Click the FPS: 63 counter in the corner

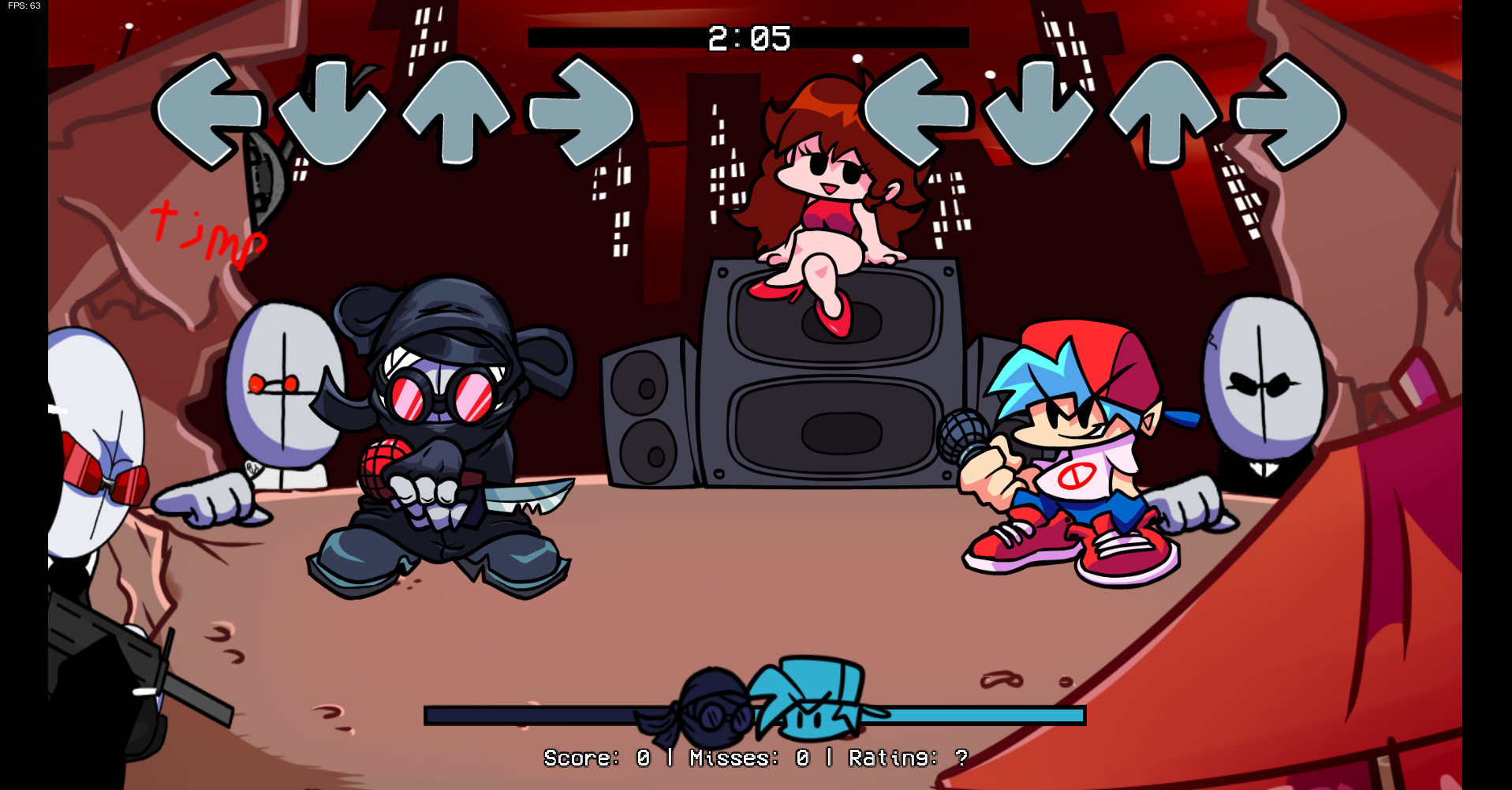click(22, 7)
